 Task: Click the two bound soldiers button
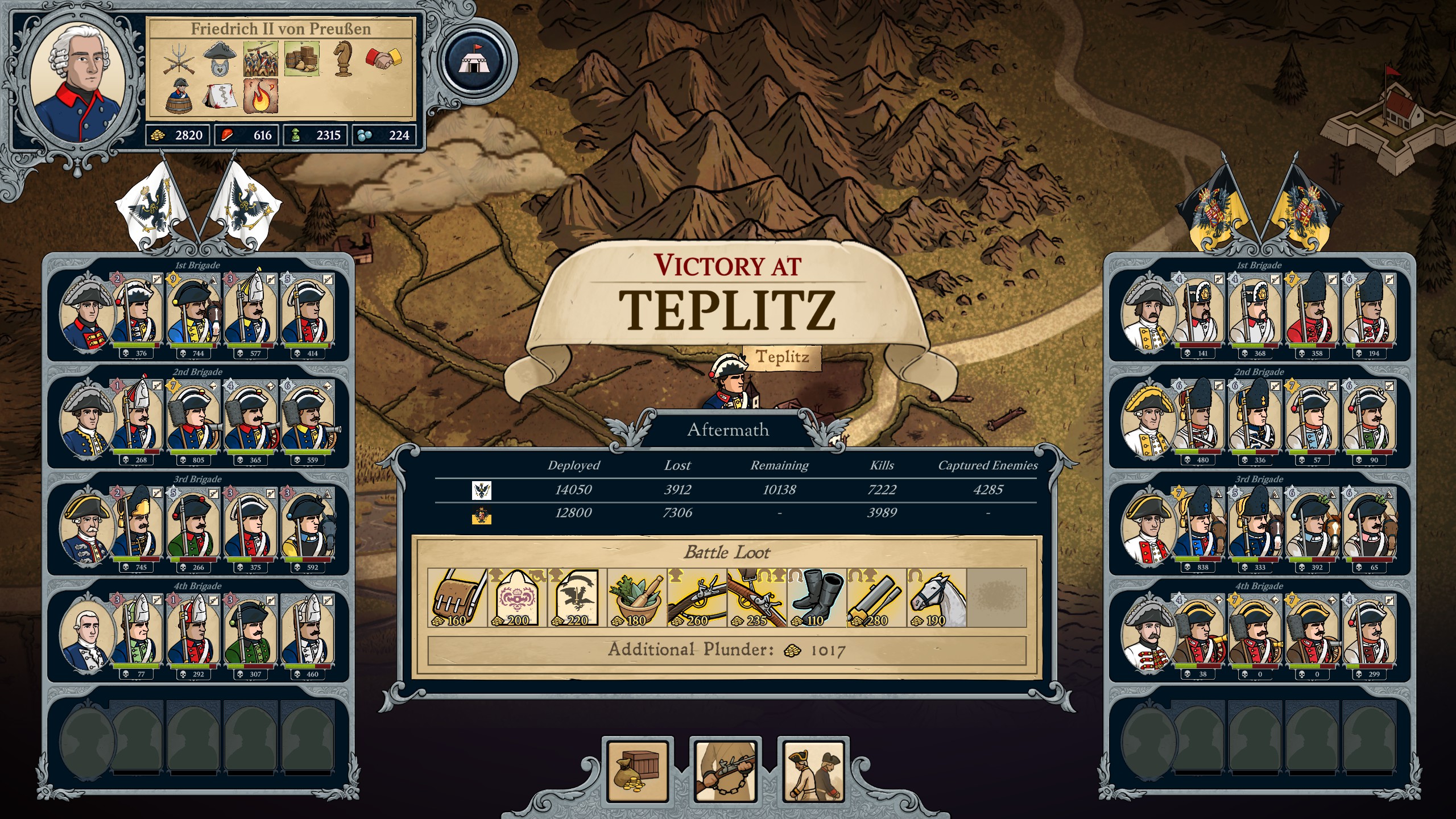(813, 770)
